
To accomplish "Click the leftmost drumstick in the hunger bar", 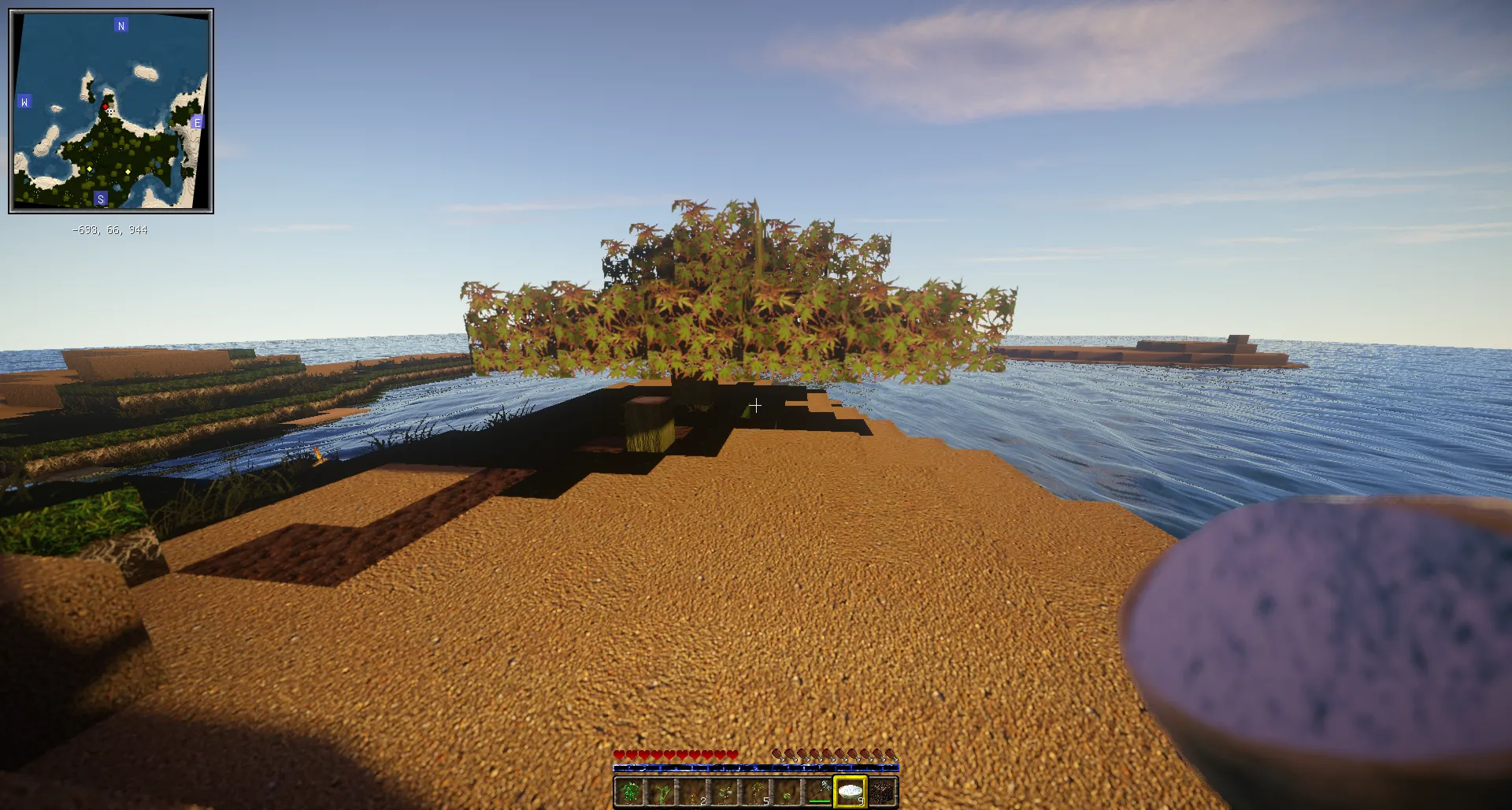I will 776,754.
